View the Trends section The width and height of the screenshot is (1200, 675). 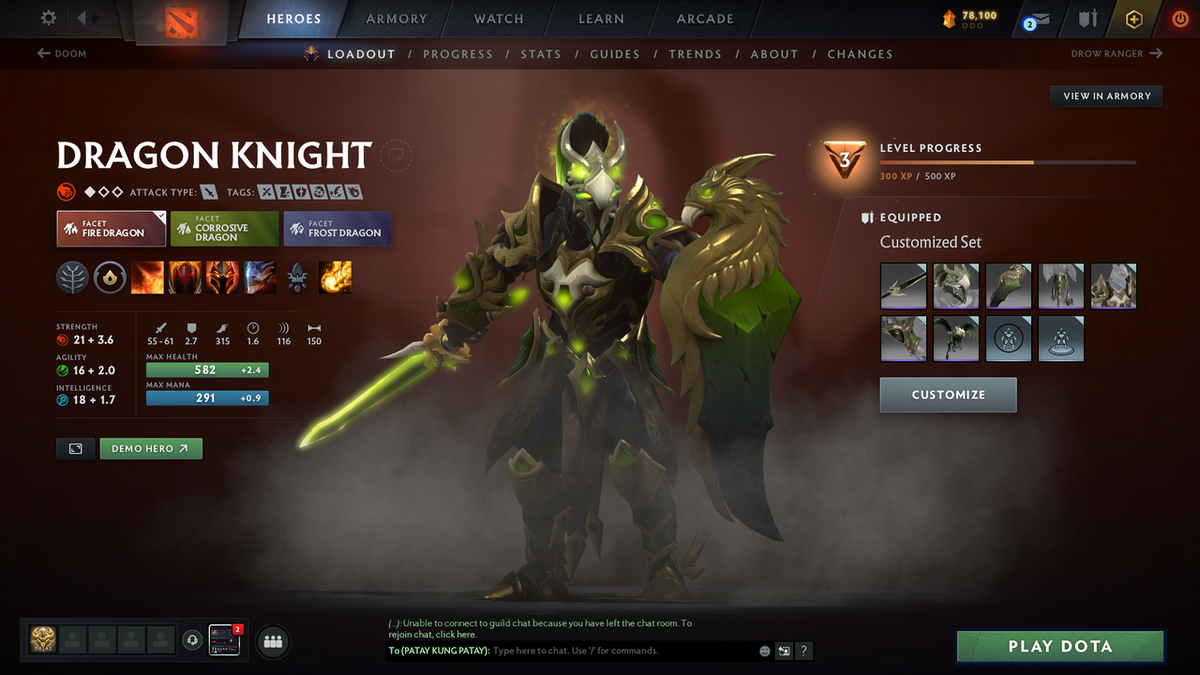tap(694, 54)
